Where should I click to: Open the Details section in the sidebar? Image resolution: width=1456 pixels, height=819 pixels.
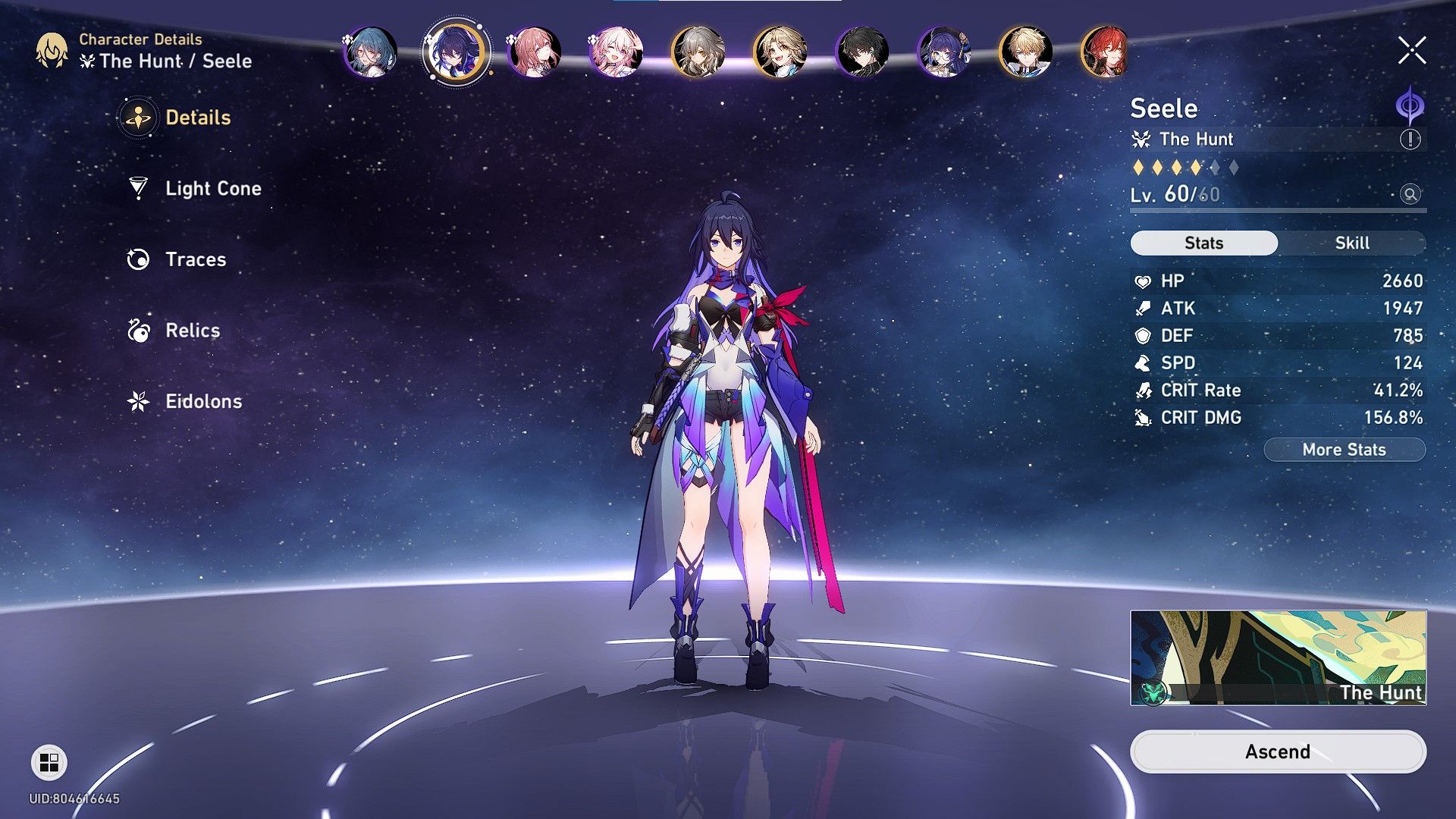[x=199, y=118]
